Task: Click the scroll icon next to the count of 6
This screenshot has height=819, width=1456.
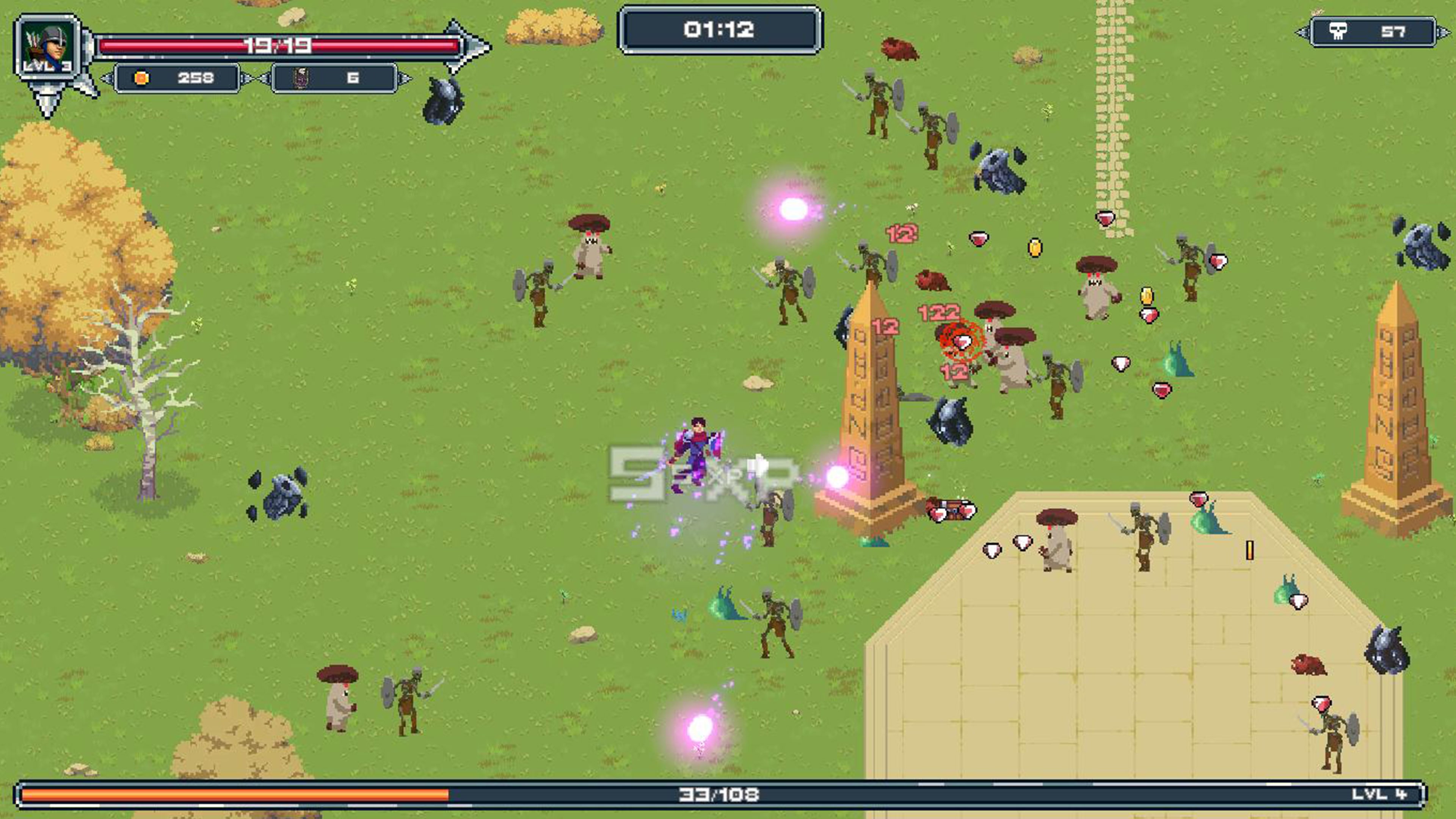Action: [300, 77]
